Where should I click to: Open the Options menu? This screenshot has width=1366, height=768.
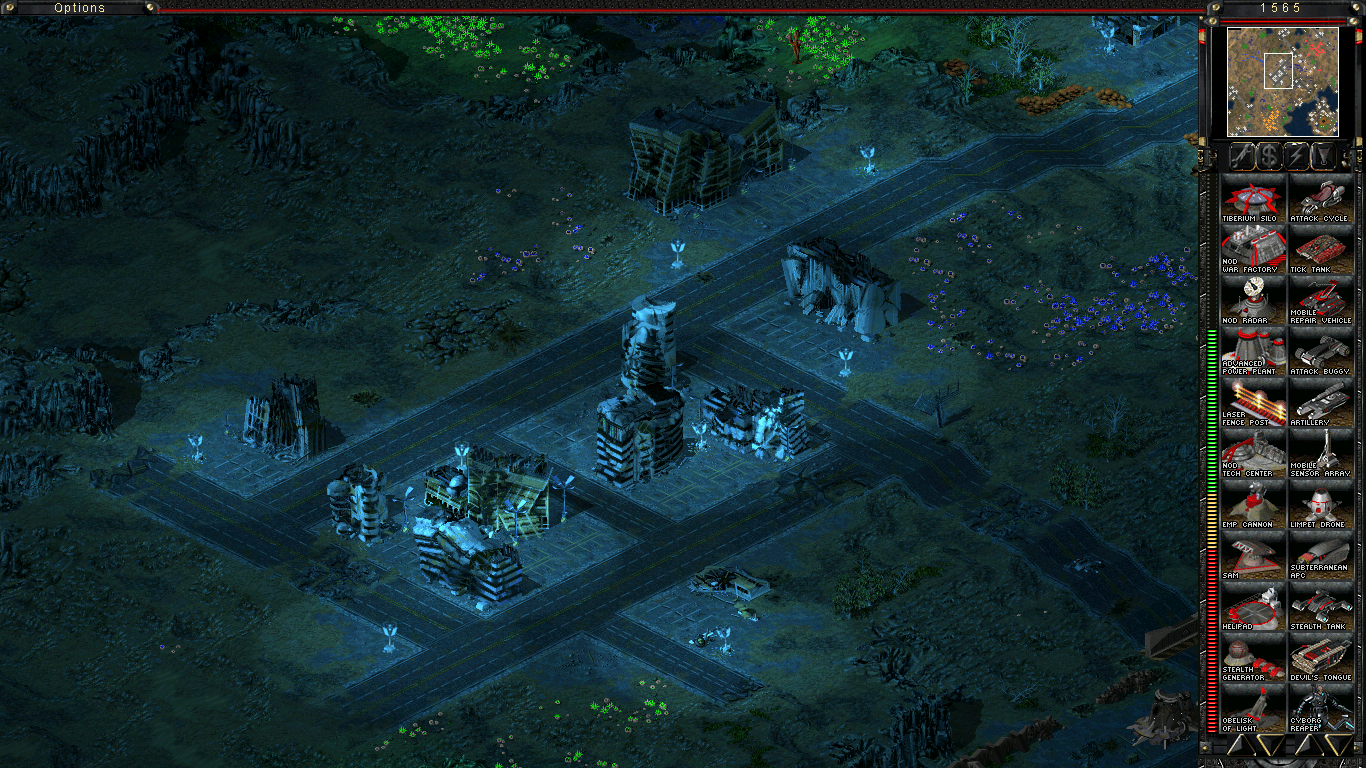point(80,8)
